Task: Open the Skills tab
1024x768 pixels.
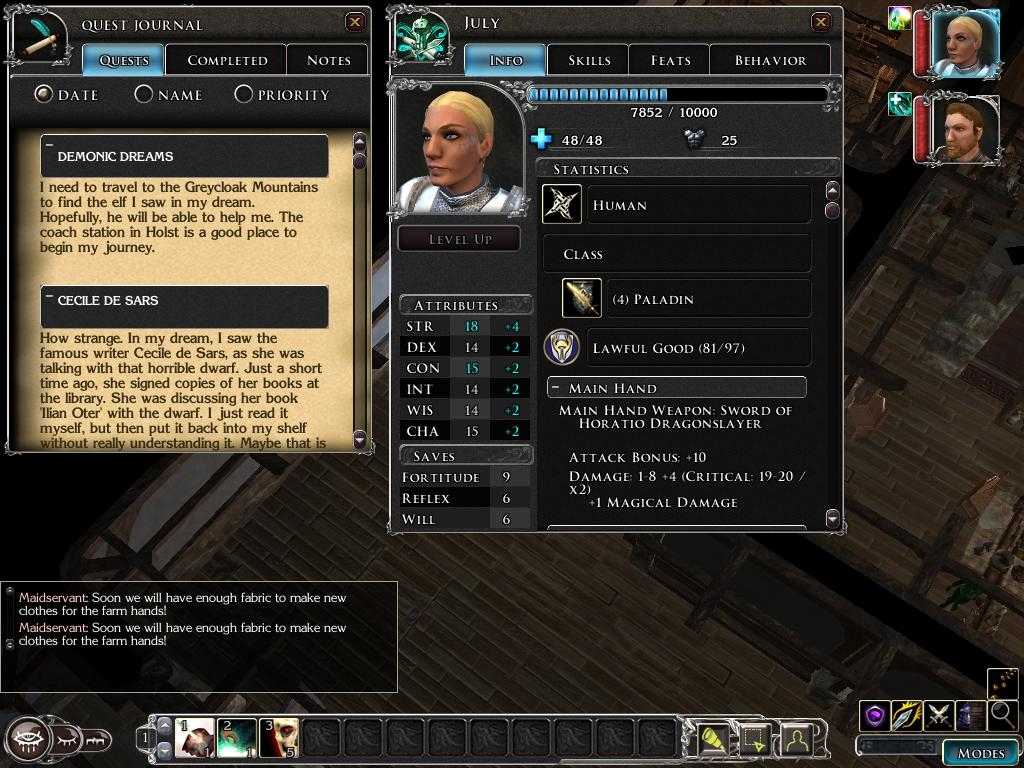Action: click(589, 60)
